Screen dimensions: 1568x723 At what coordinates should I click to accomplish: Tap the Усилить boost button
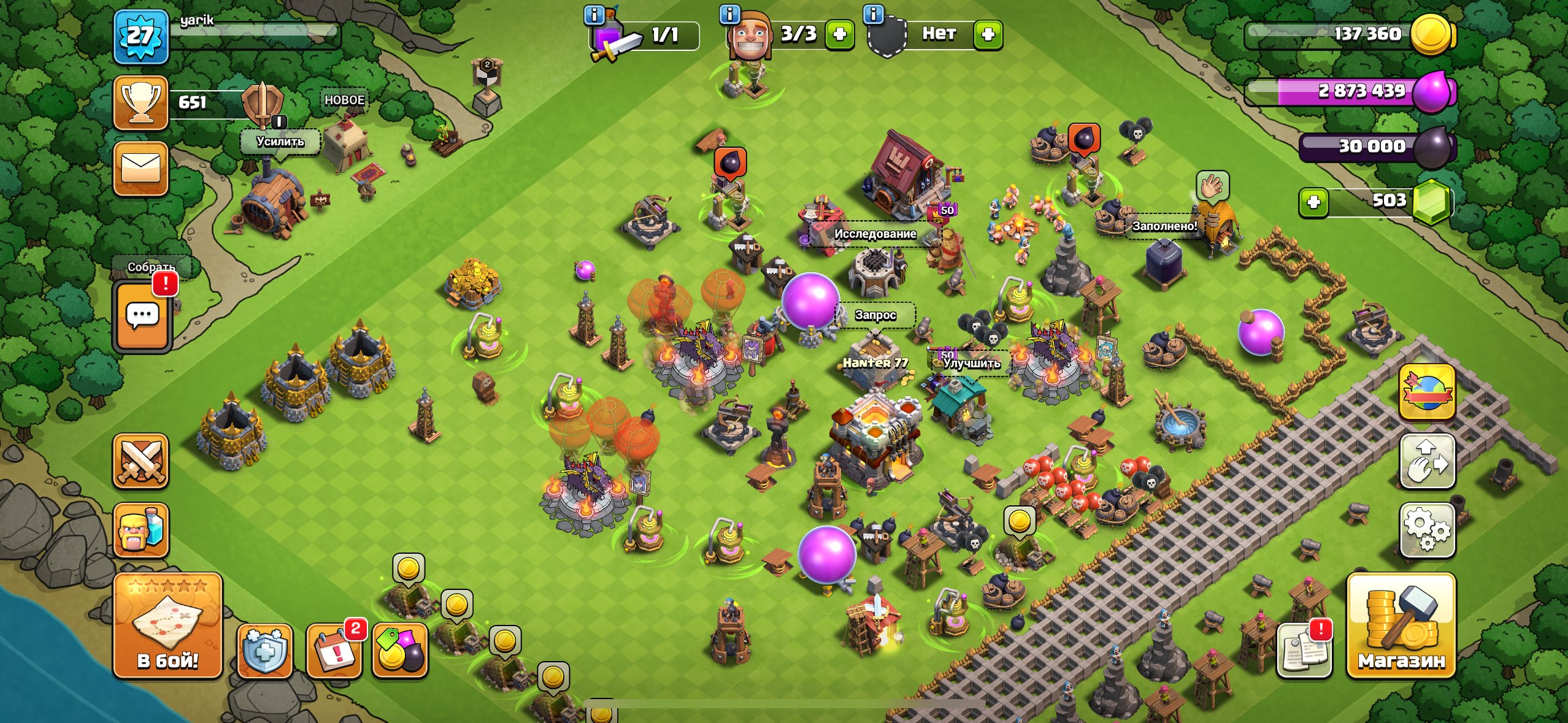point(280,142)
